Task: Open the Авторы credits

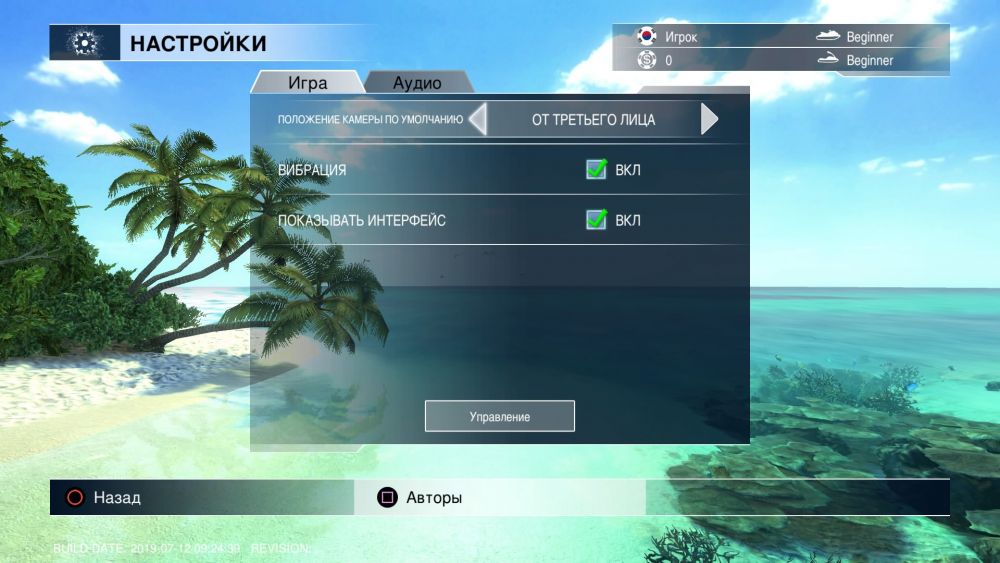Action: click(420, 497)
